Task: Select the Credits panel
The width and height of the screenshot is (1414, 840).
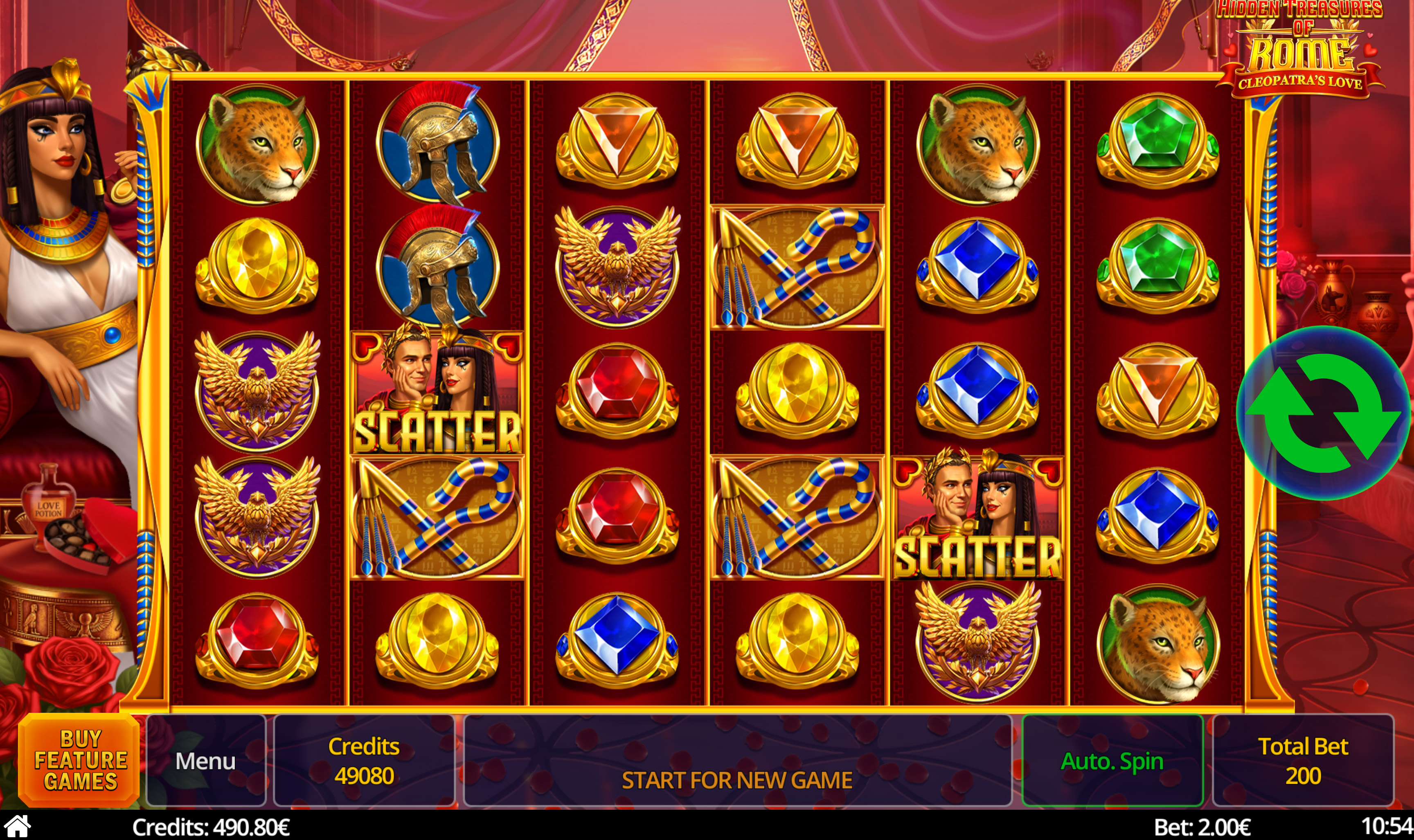Action: [364, 760]
